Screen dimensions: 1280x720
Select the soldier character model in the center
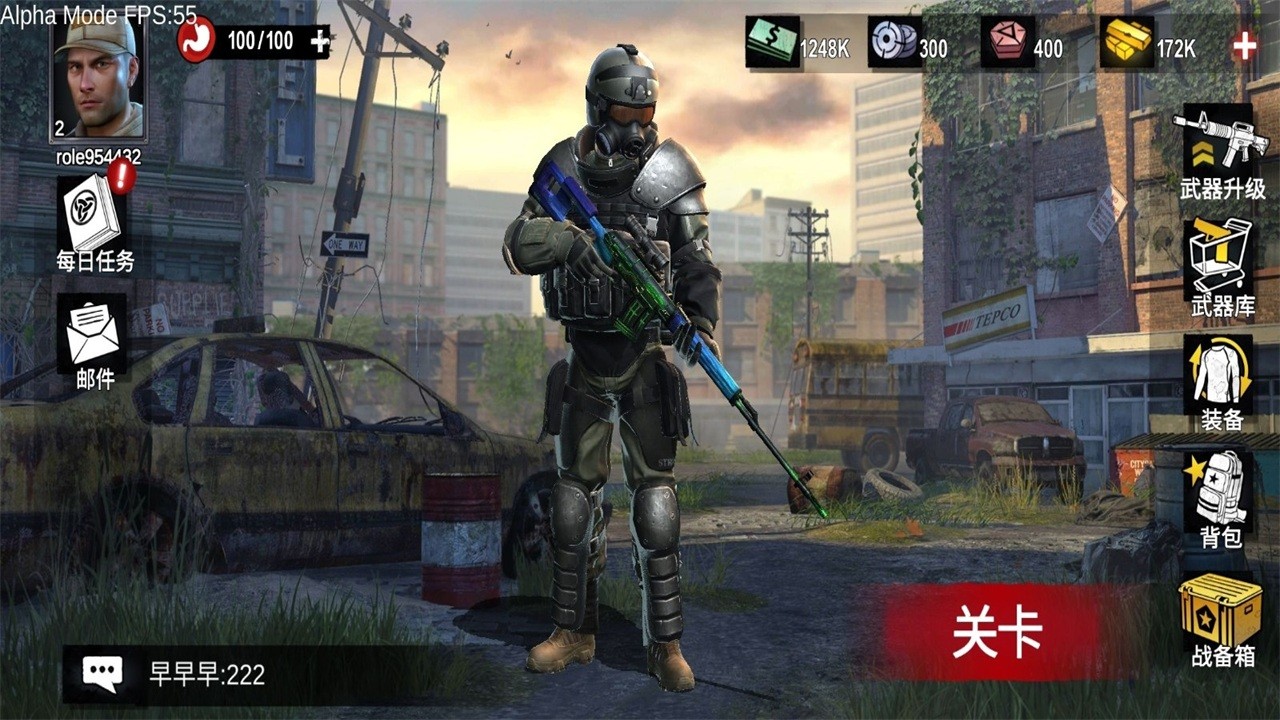620,350
